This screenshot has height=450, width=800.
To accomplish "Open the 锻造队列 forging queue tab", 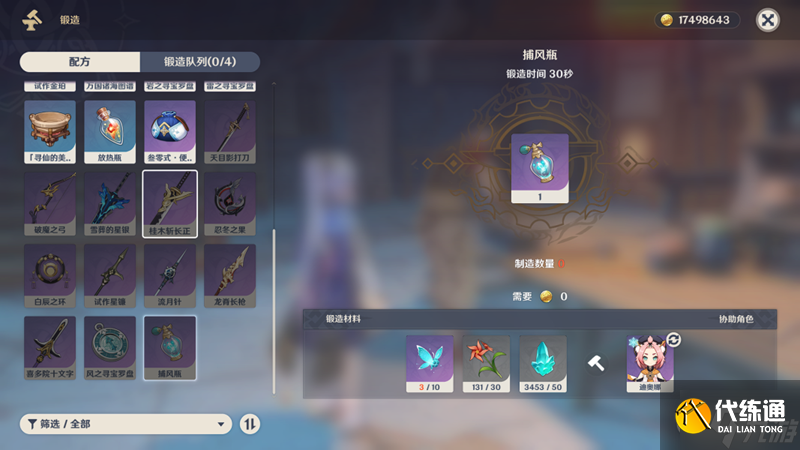I will (x=199, y=62).
